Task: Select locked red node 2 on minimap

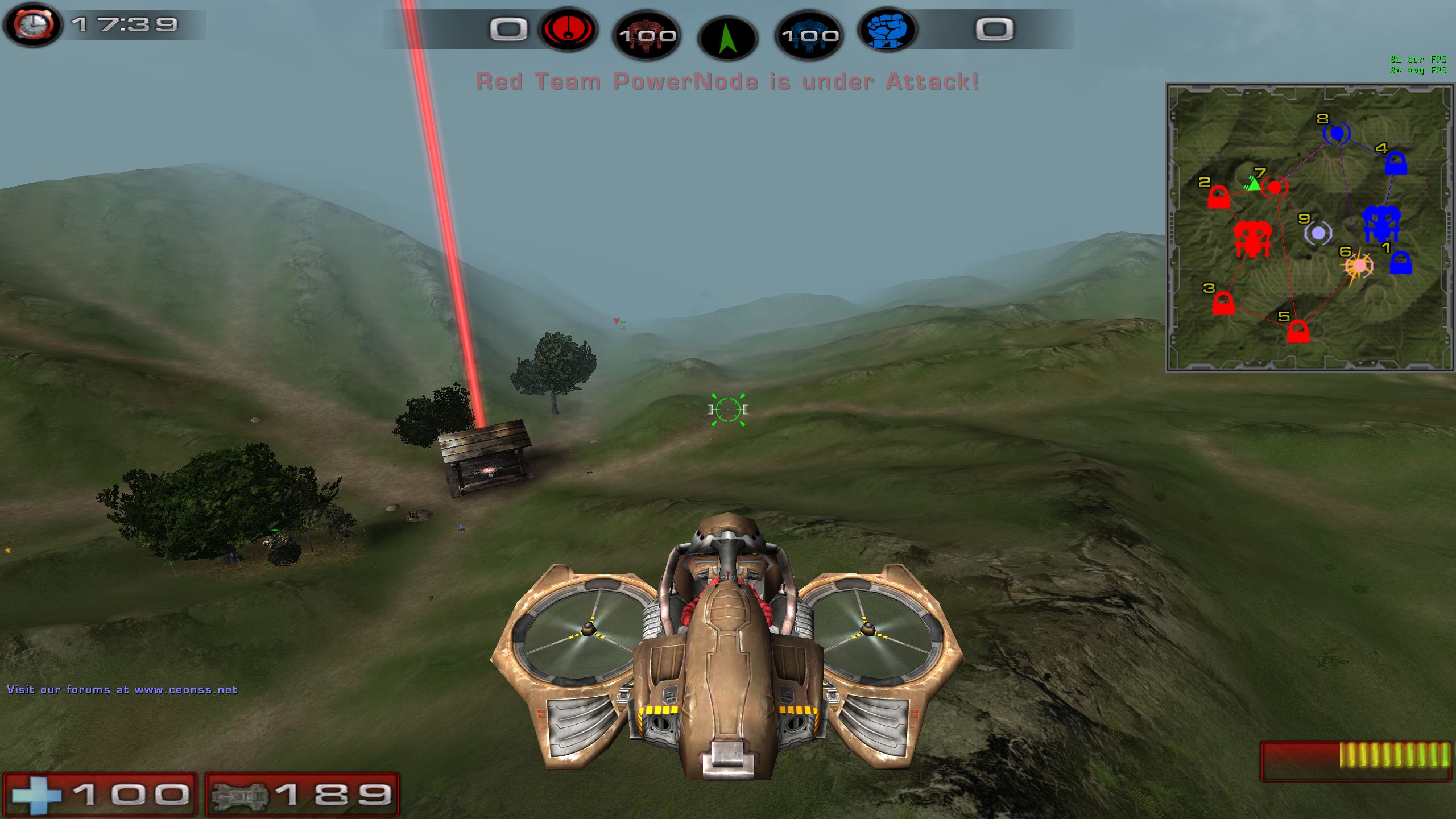Action: click(x=1218, y=198)
